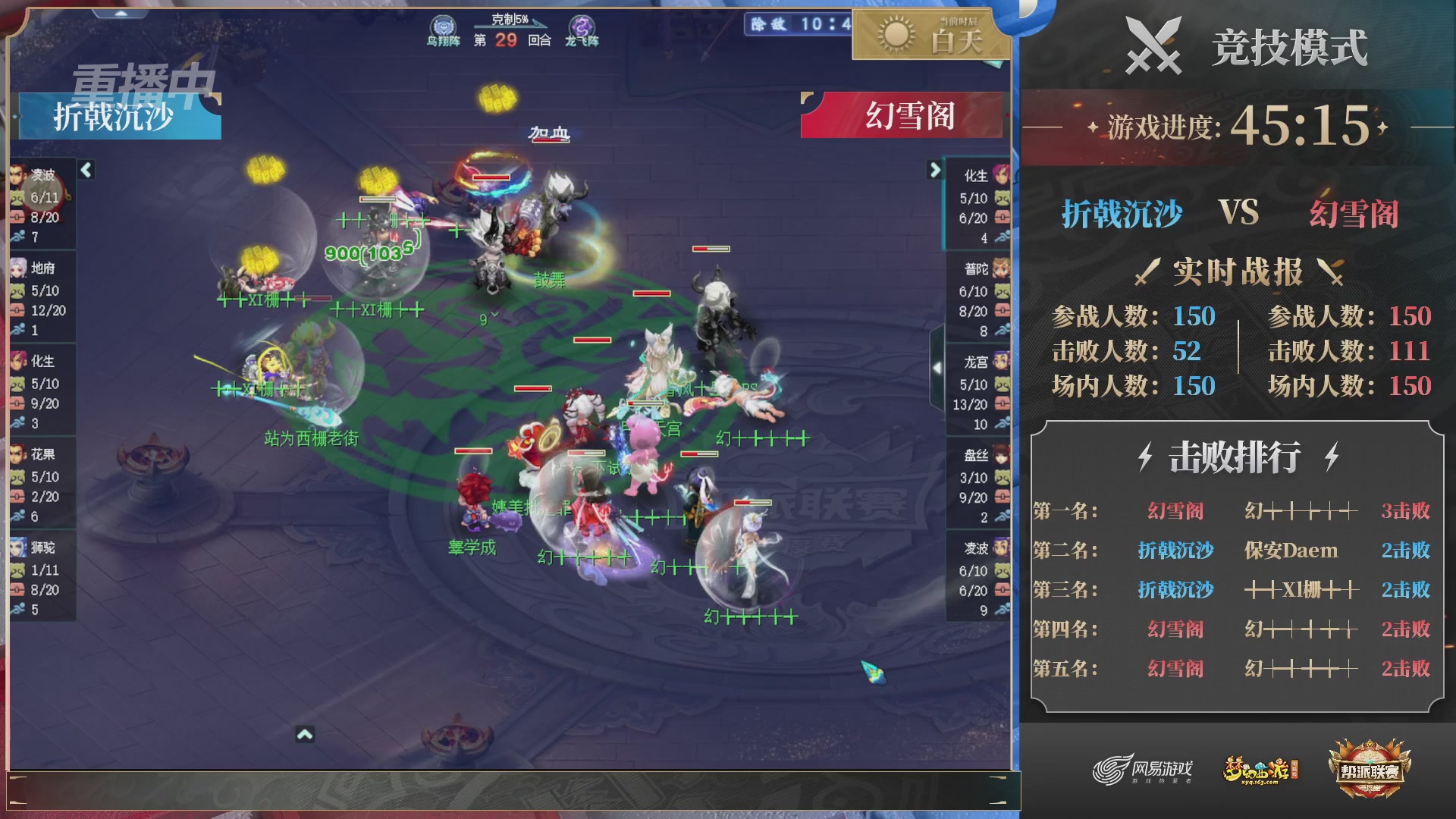The image size is (1456, 819).
Task: Click the 保安Daem player name in rankings
Action: coord(1289,551)
